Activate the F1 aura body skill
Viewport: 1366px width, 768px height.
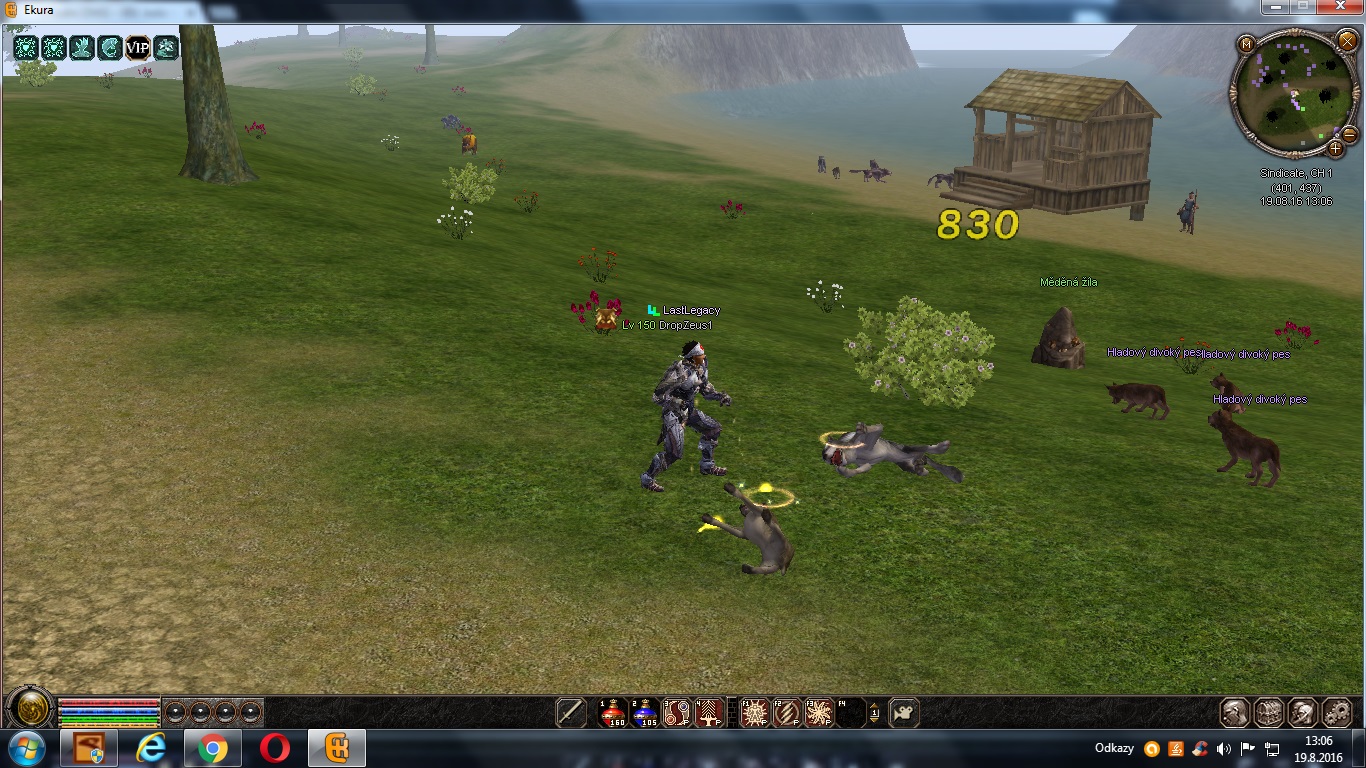[754, 712]
